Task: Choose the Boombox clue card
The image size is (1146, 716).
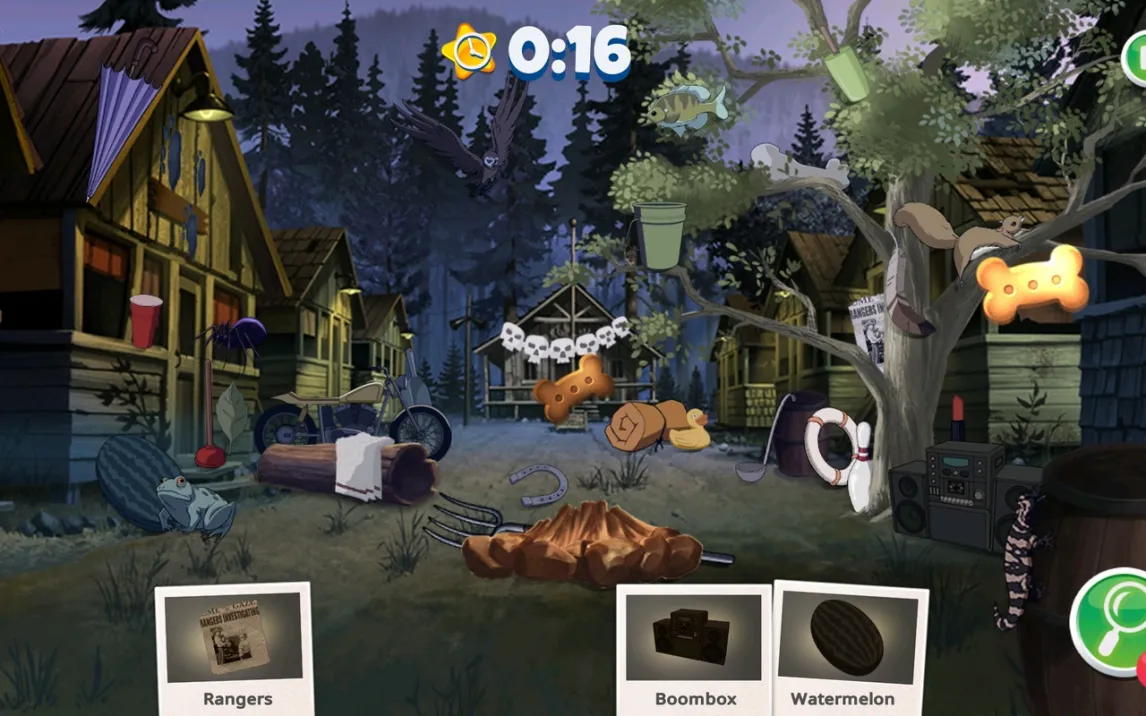Action: point(694,647)
